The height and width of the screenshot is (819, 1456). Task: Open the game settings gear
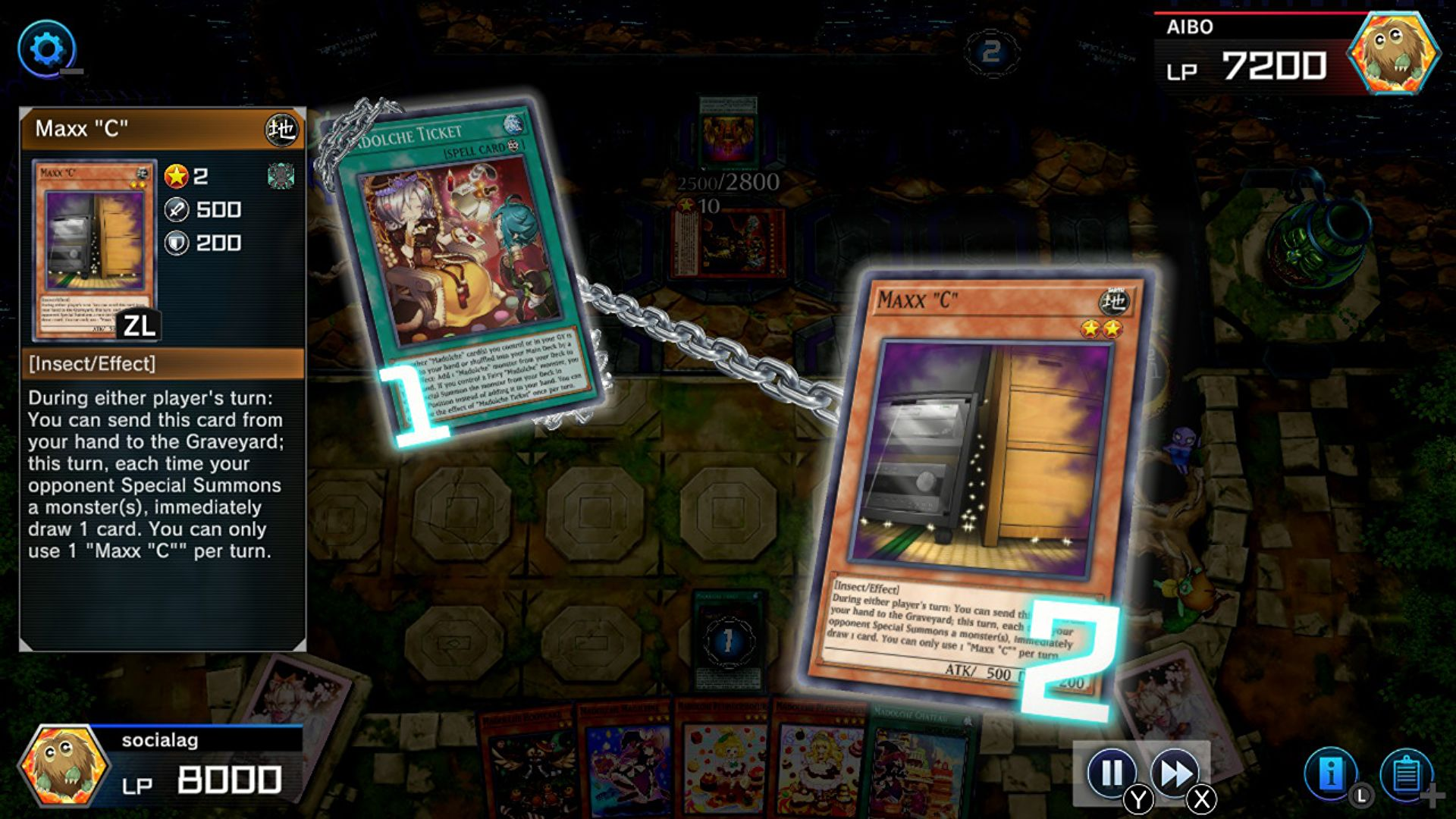pos(47,49)
